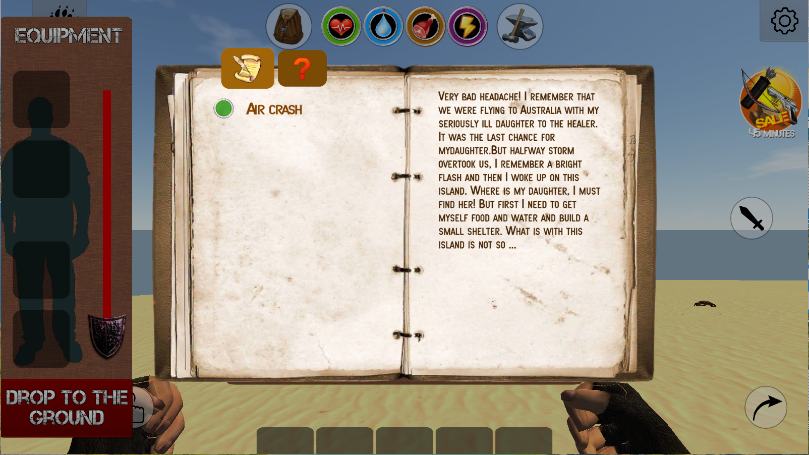Viewport: 809px width, 455px height.
Task: Select the Air crash journal entry
Action: click(x=273, y=109)
